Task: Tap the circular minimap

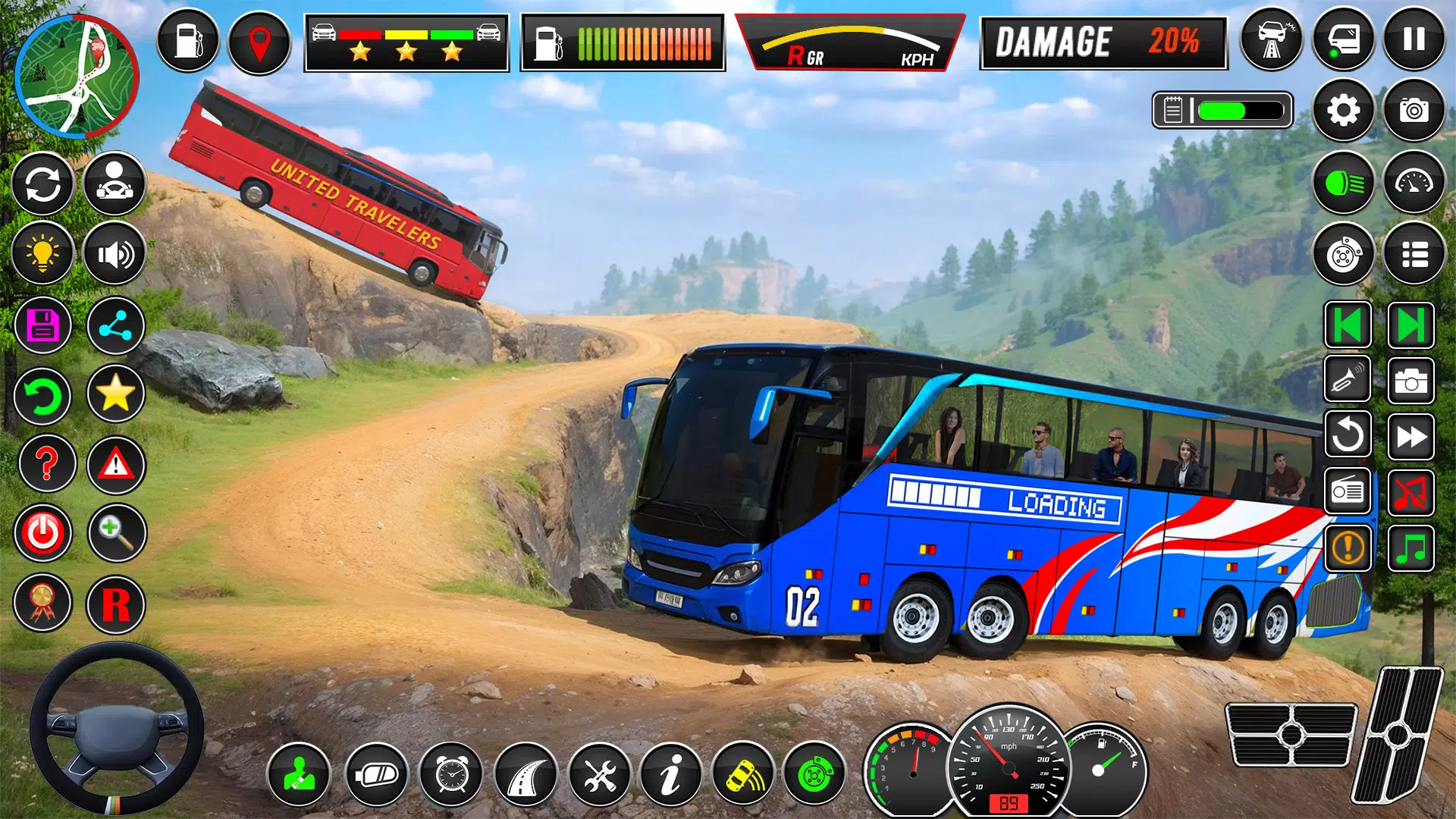Action: pyautogui.click(x=77, y=77)
